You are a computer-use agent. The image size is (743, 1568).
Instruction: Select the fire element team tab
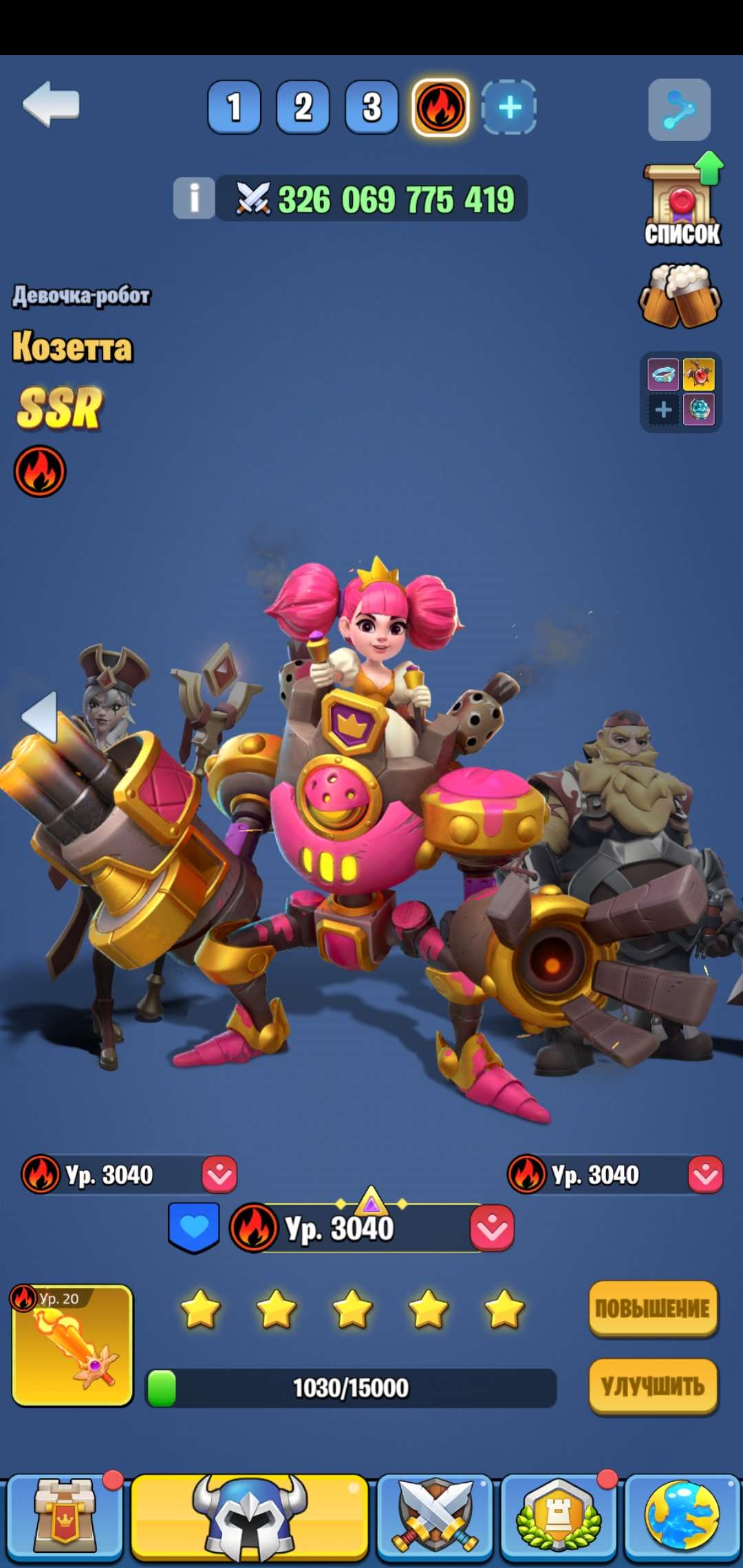440,107
